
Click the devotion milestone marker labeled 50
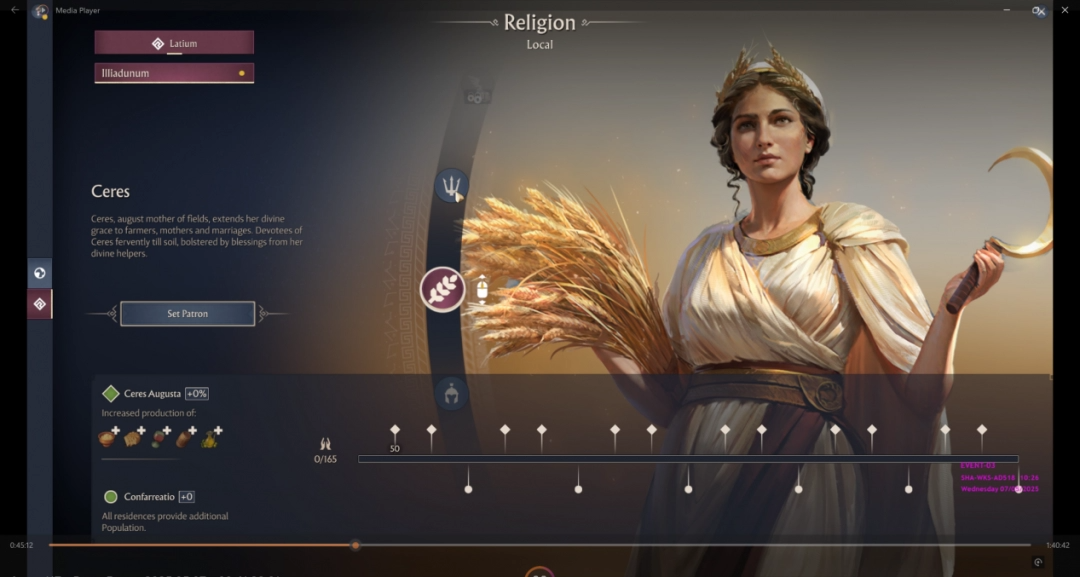coord(395,431)
